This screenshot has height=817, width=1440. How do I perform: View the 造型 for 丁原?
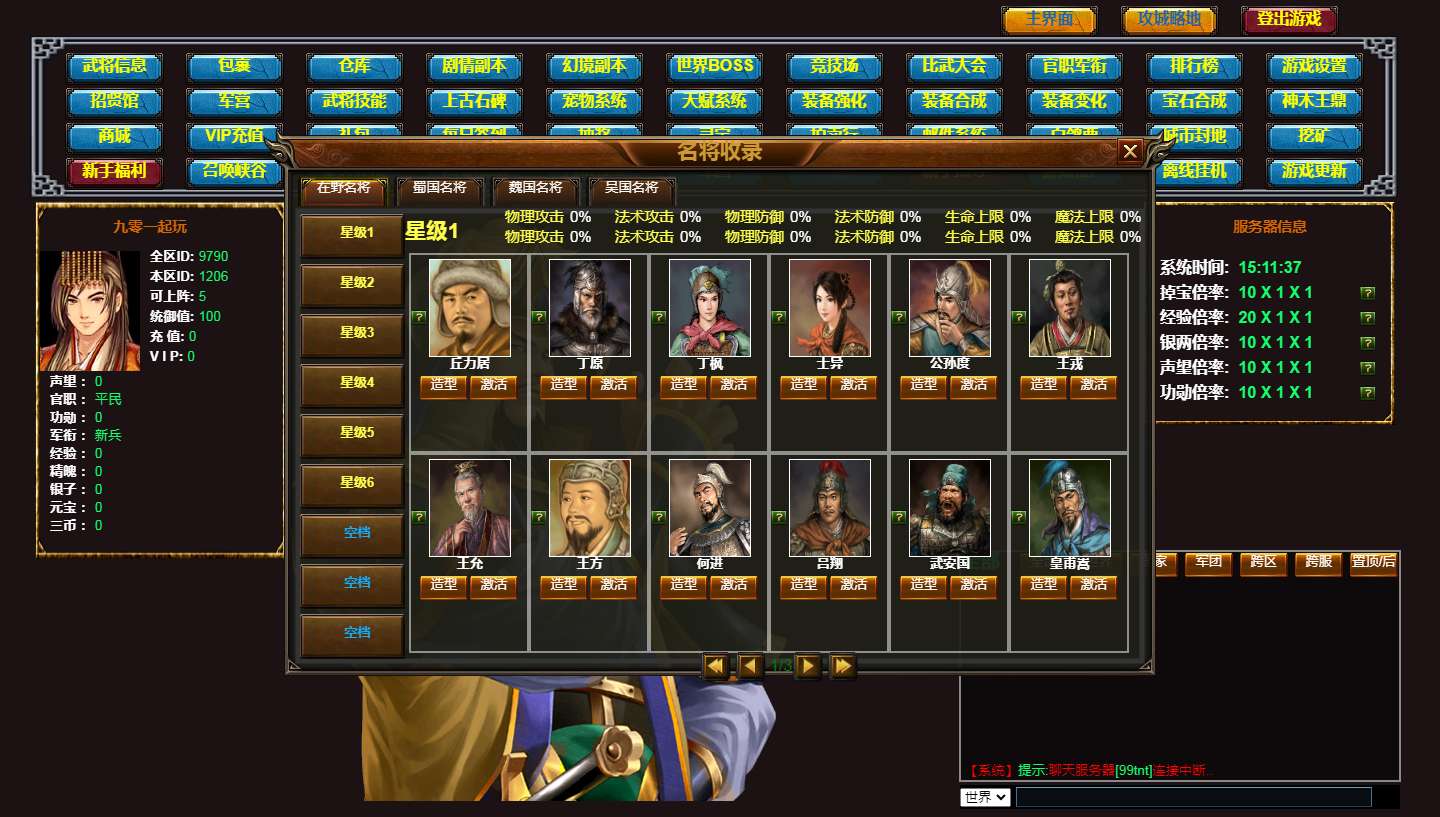coord(564,385)
